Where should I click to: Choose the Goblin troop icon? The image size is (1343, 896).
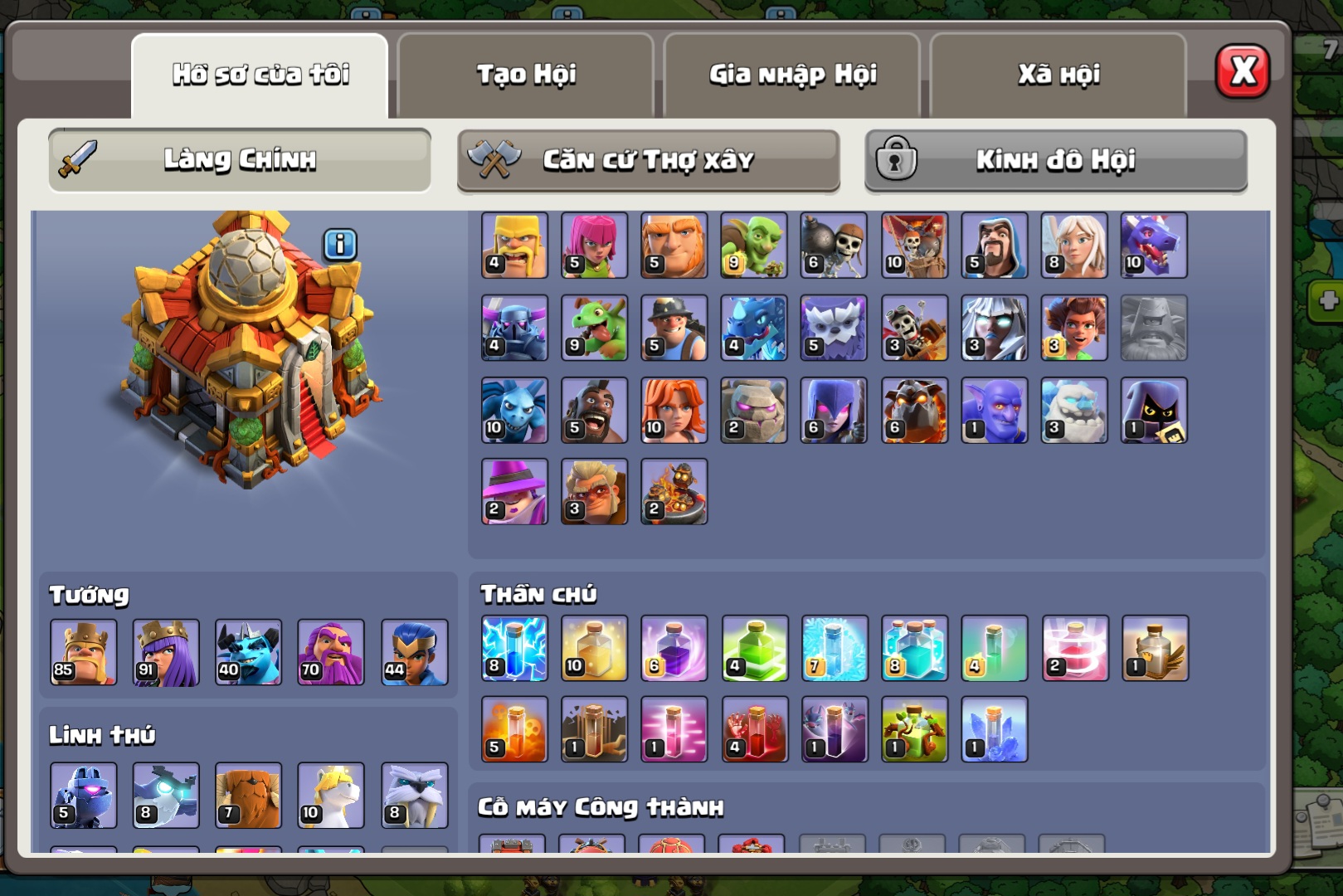[754, 246]
